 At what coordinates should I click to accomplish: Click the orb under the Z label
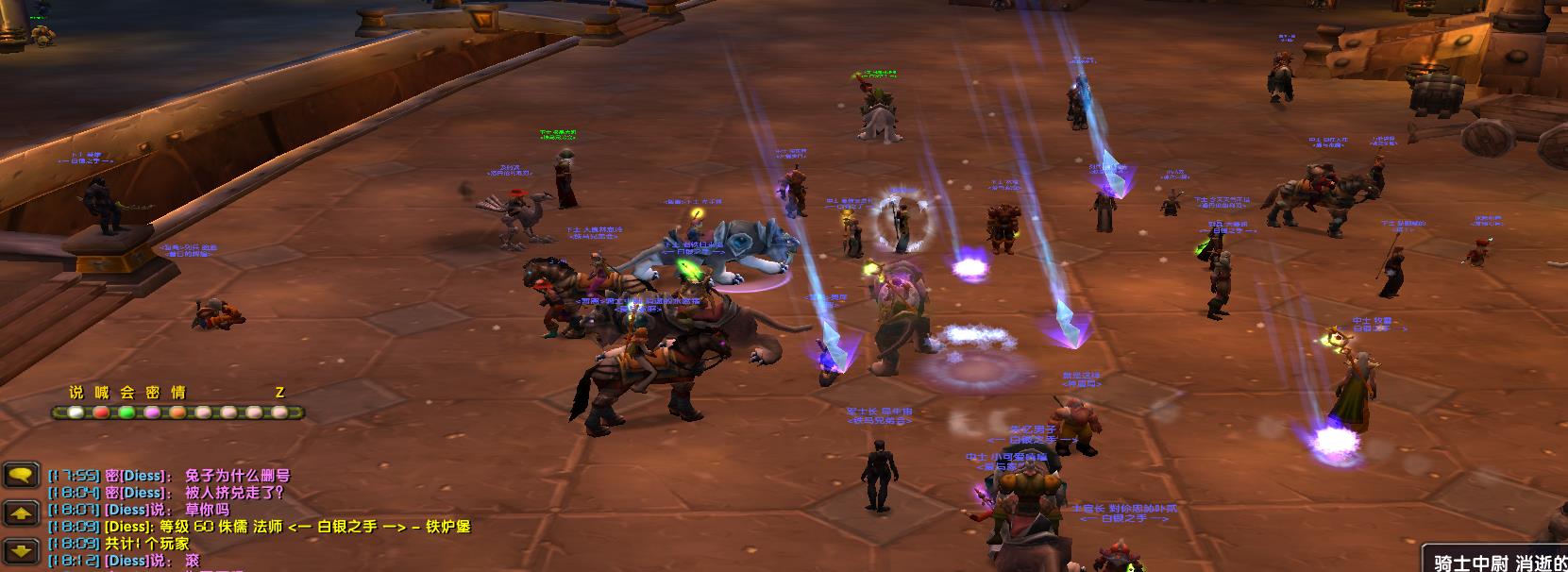pos(279,412)
